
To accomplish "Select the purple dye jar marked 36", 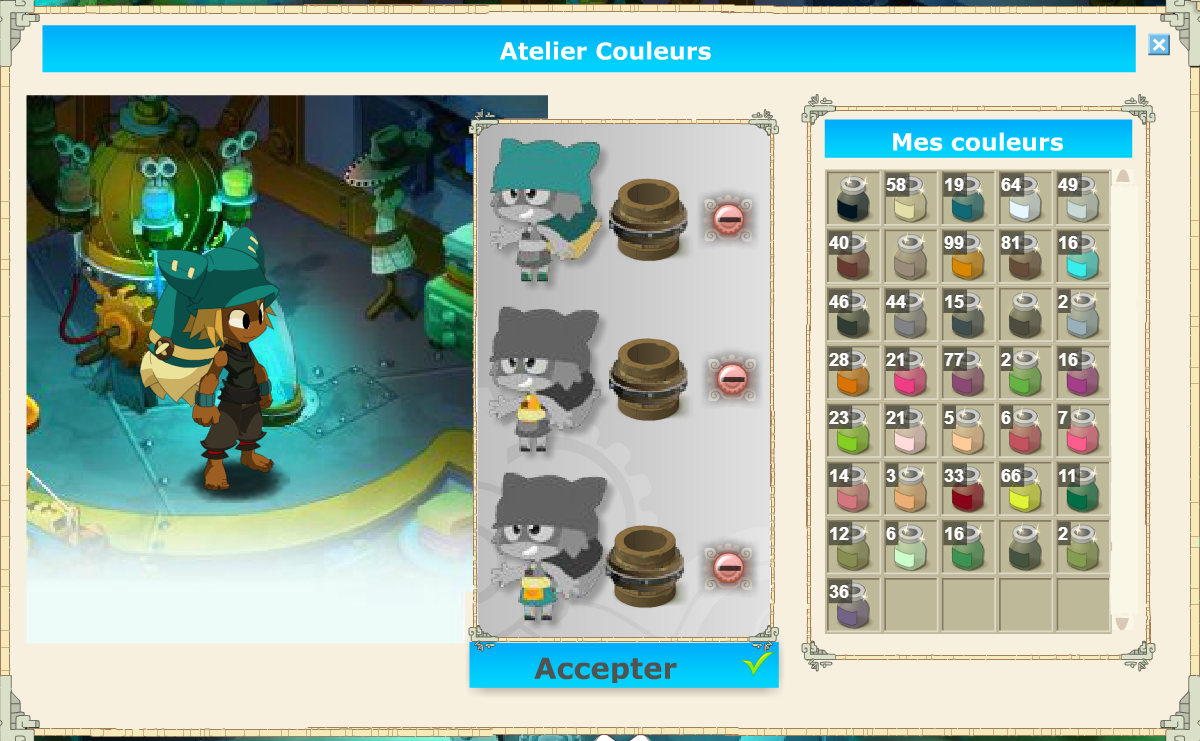I will click(x=853, y=605).
